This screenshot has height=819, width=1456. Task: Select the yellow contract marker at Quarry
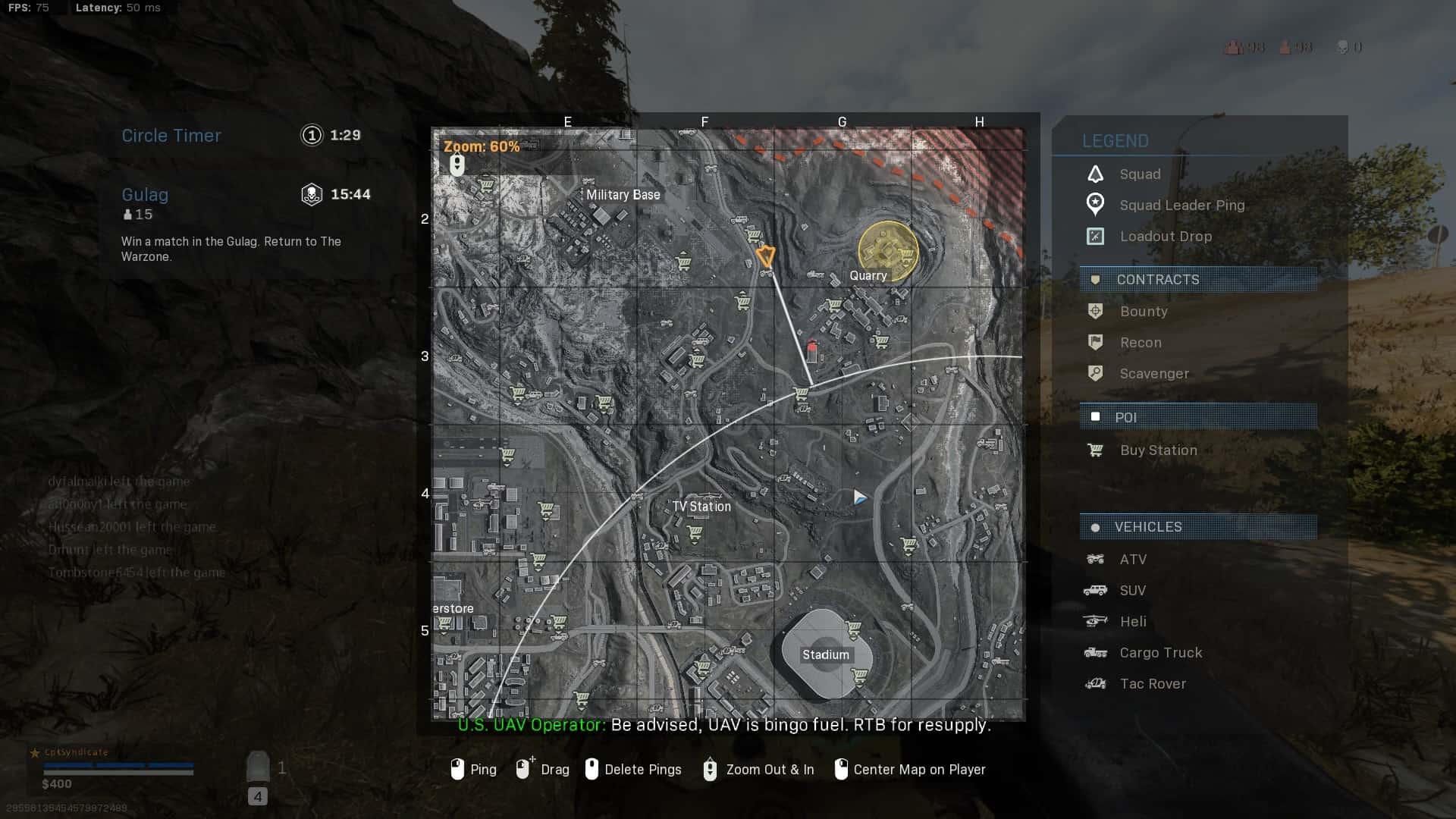pos(887,249)
